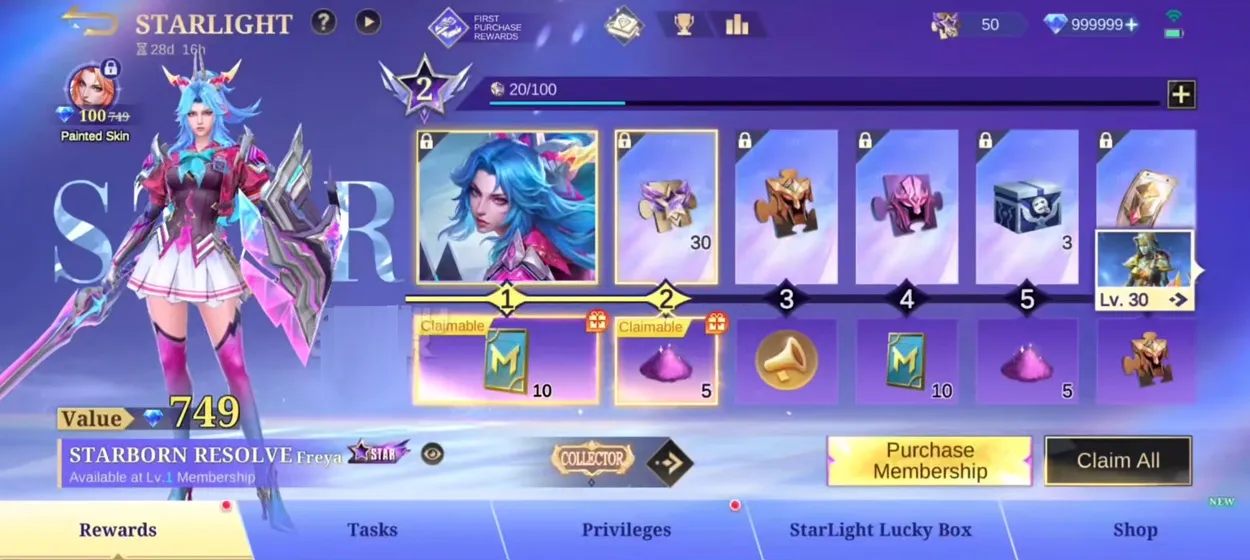Add more diamonds with the plus icon
This screenshot has height=560, width=1250.
coord(1131,24)
